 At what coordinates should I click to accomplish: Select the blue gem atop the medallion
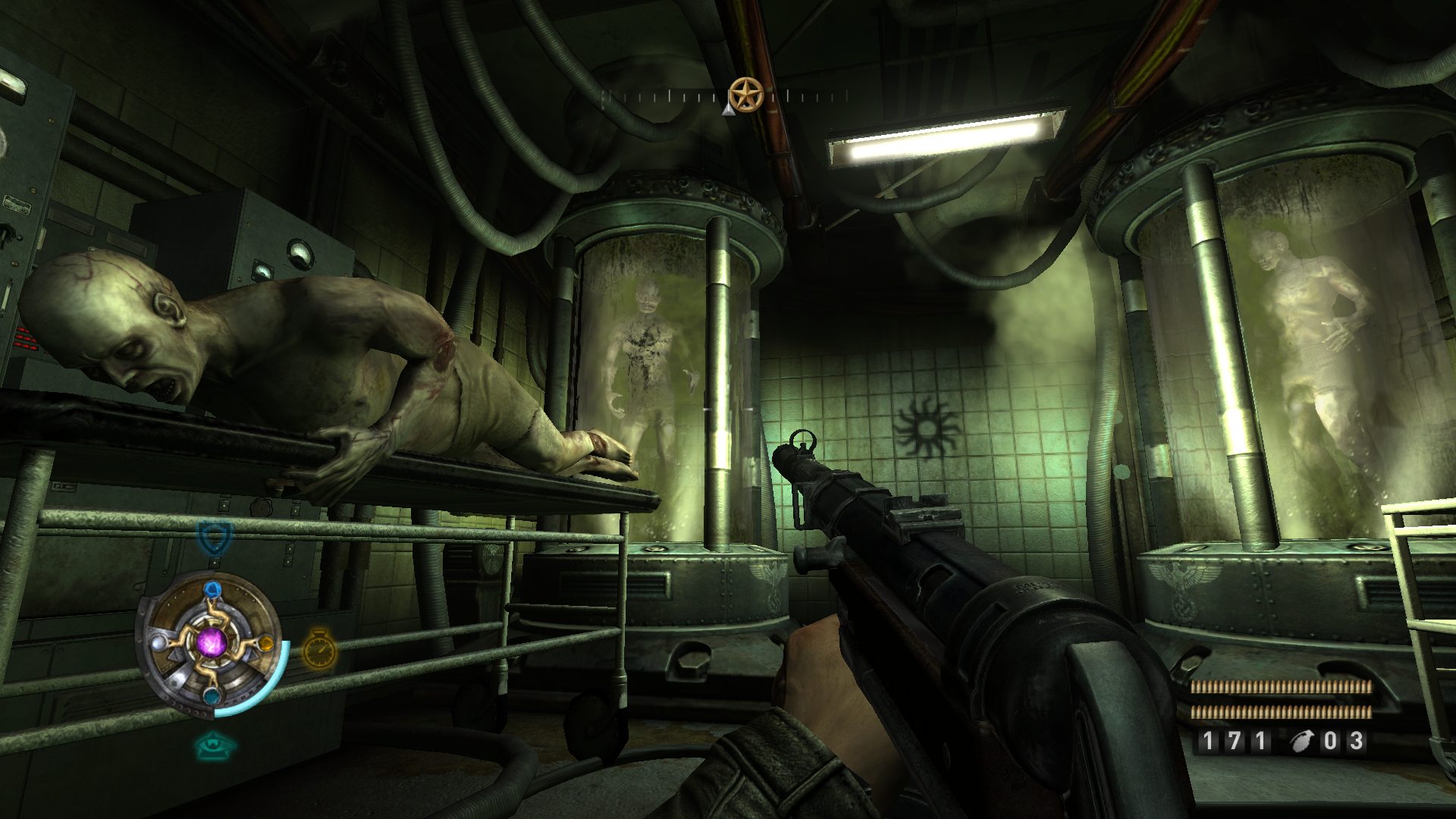(x=212, y=591)
